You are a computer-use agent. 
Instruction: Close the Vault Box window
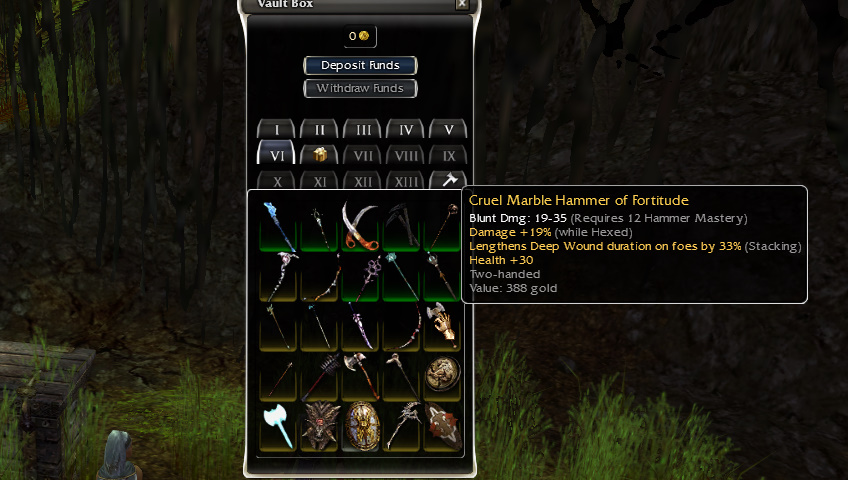point(461,4)
